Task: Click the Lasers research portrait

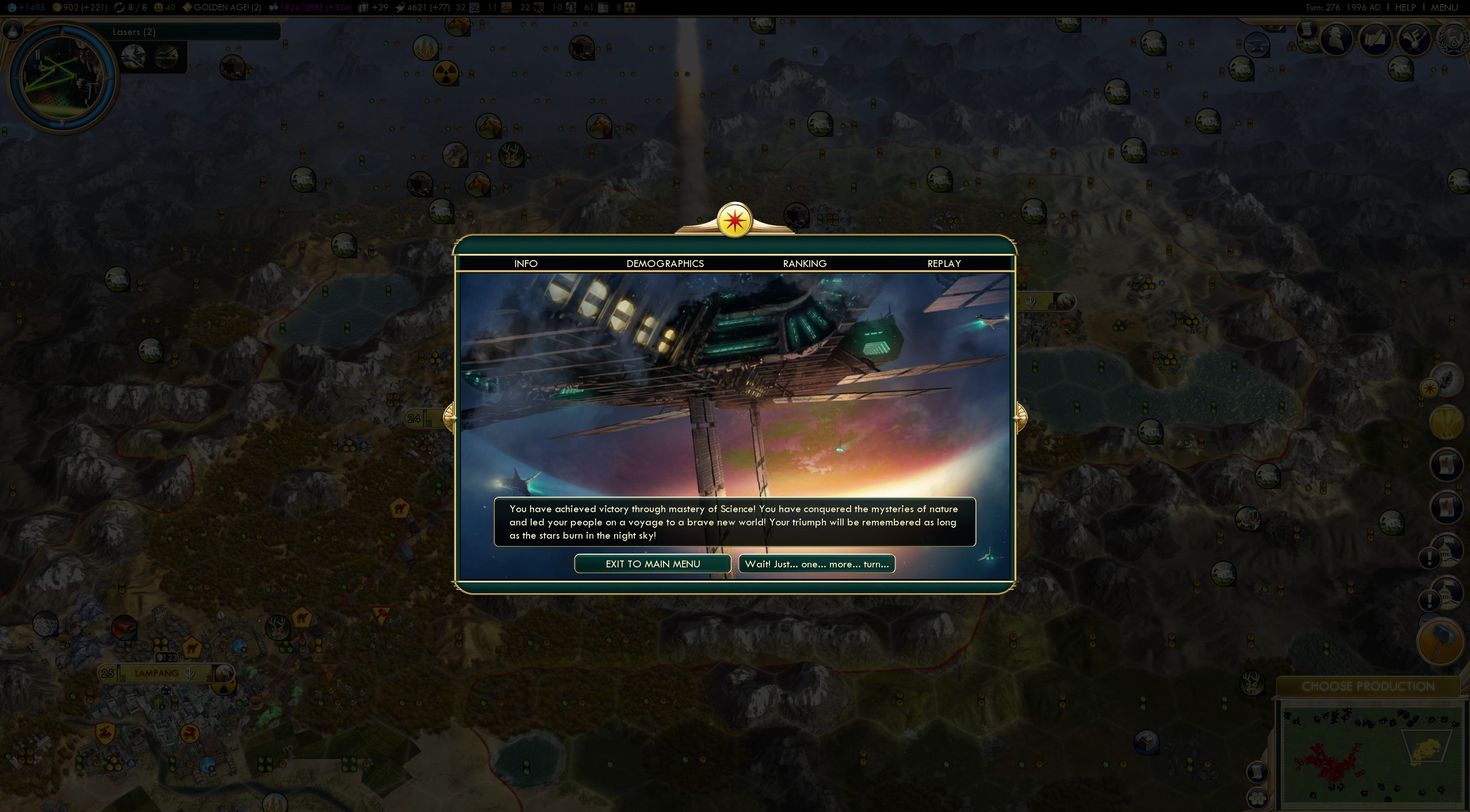Action: click(62, 77)
